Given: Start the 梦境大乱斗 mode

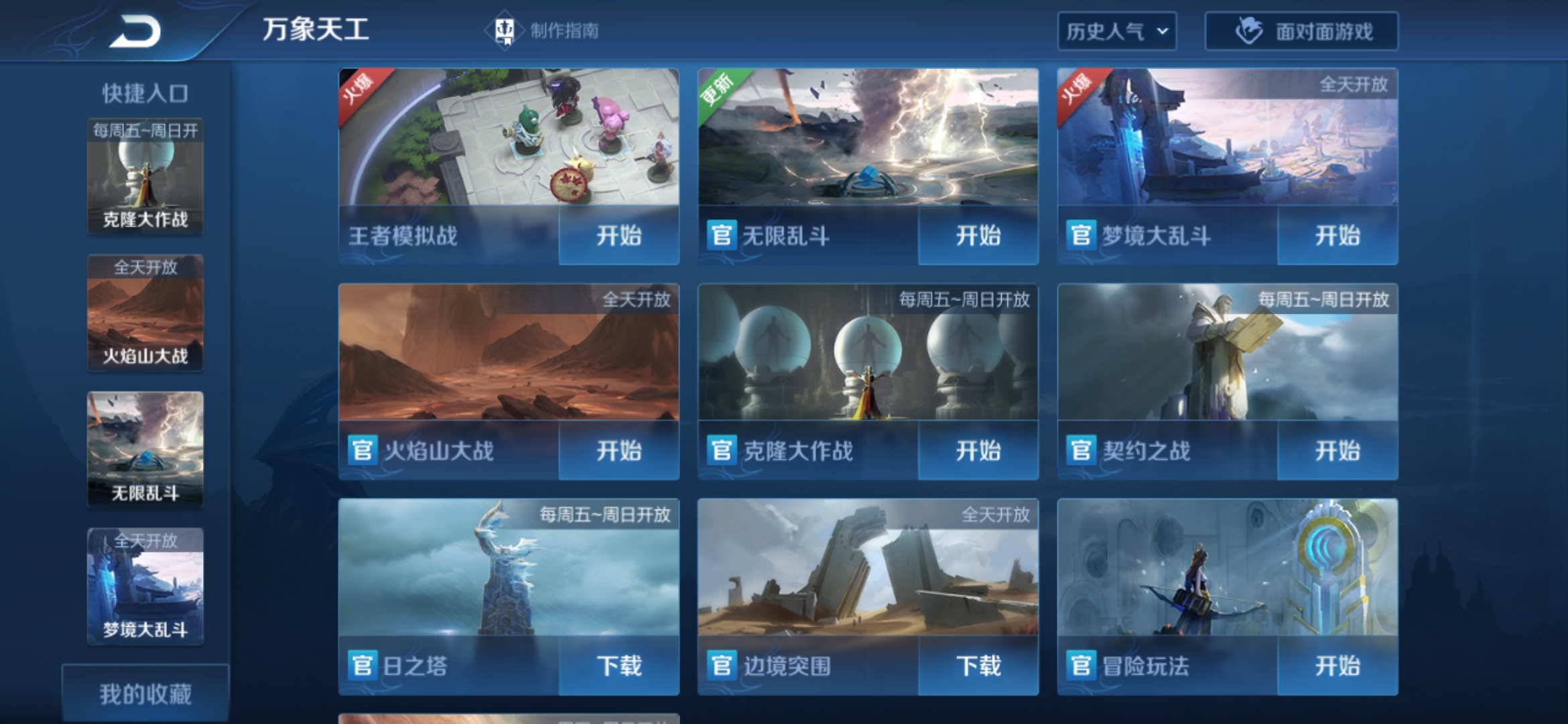Looking at the screenshot, I should [1337, 236].
